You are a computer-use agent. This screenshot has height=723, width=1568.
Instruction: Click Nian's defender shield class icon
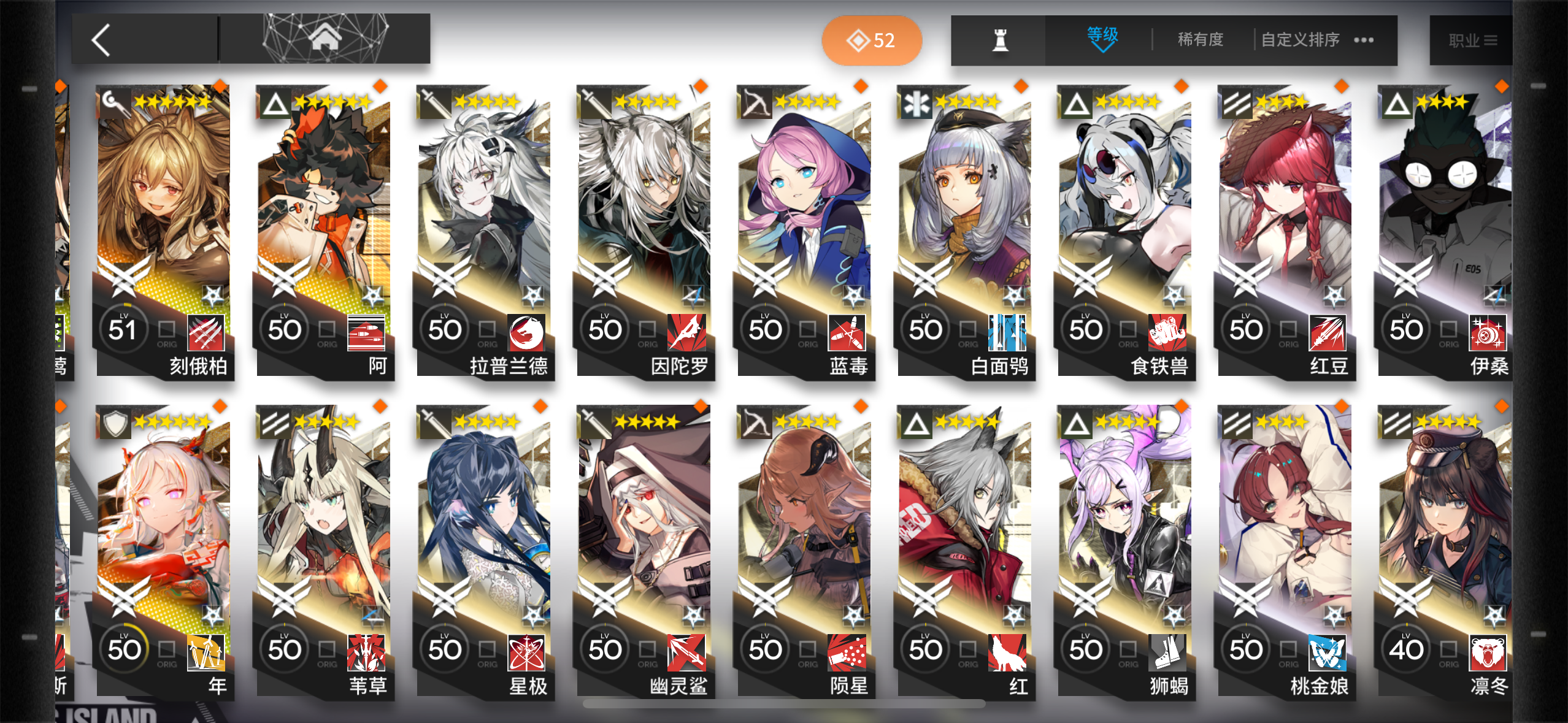tap(117, 423)
